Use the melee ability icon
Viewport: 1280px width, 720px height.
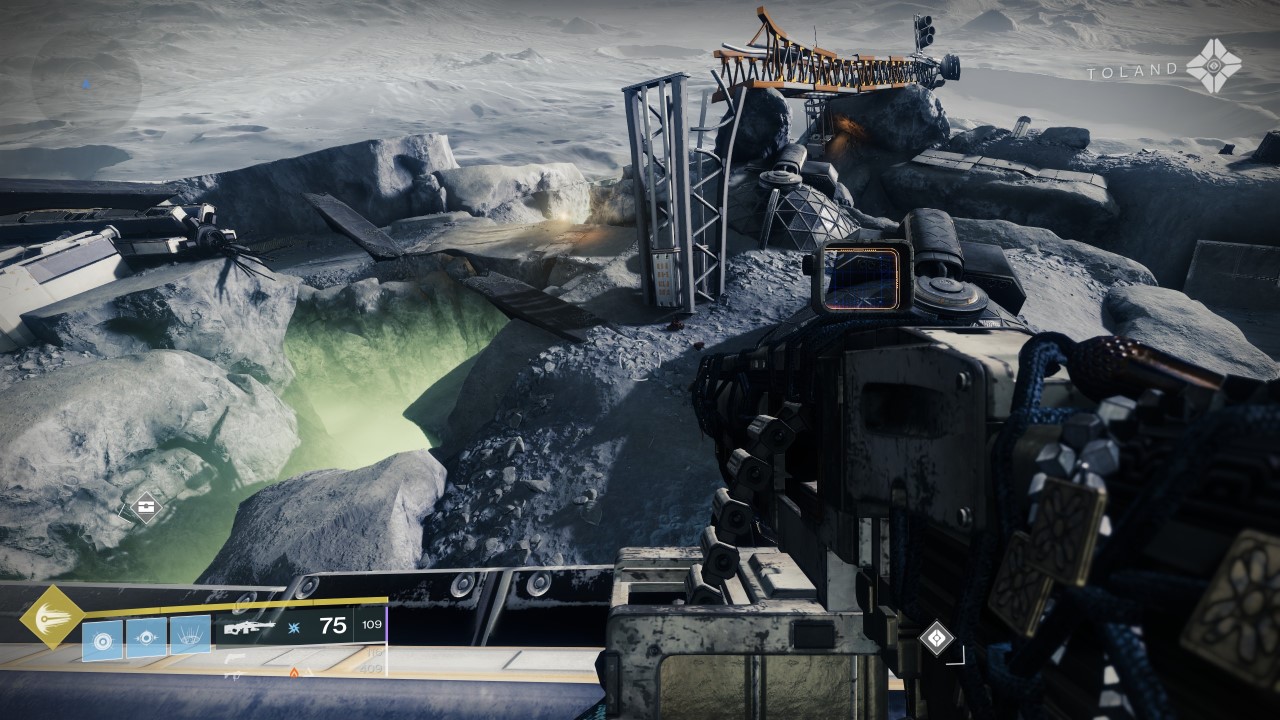(x=146, y=638)
